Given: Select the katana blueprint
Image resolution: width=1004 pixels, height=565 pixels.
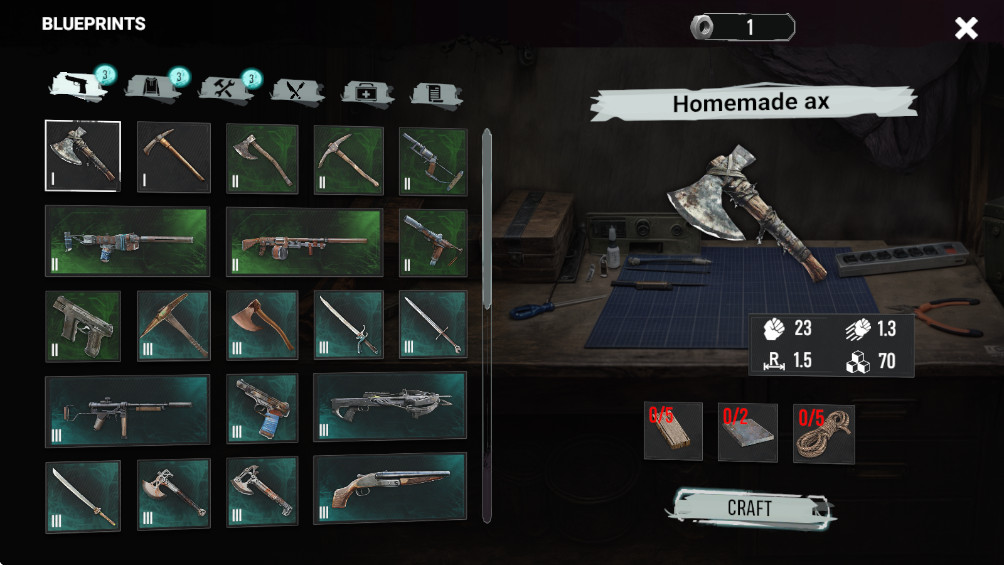Looking at the screenshot, I should [83, 495].
